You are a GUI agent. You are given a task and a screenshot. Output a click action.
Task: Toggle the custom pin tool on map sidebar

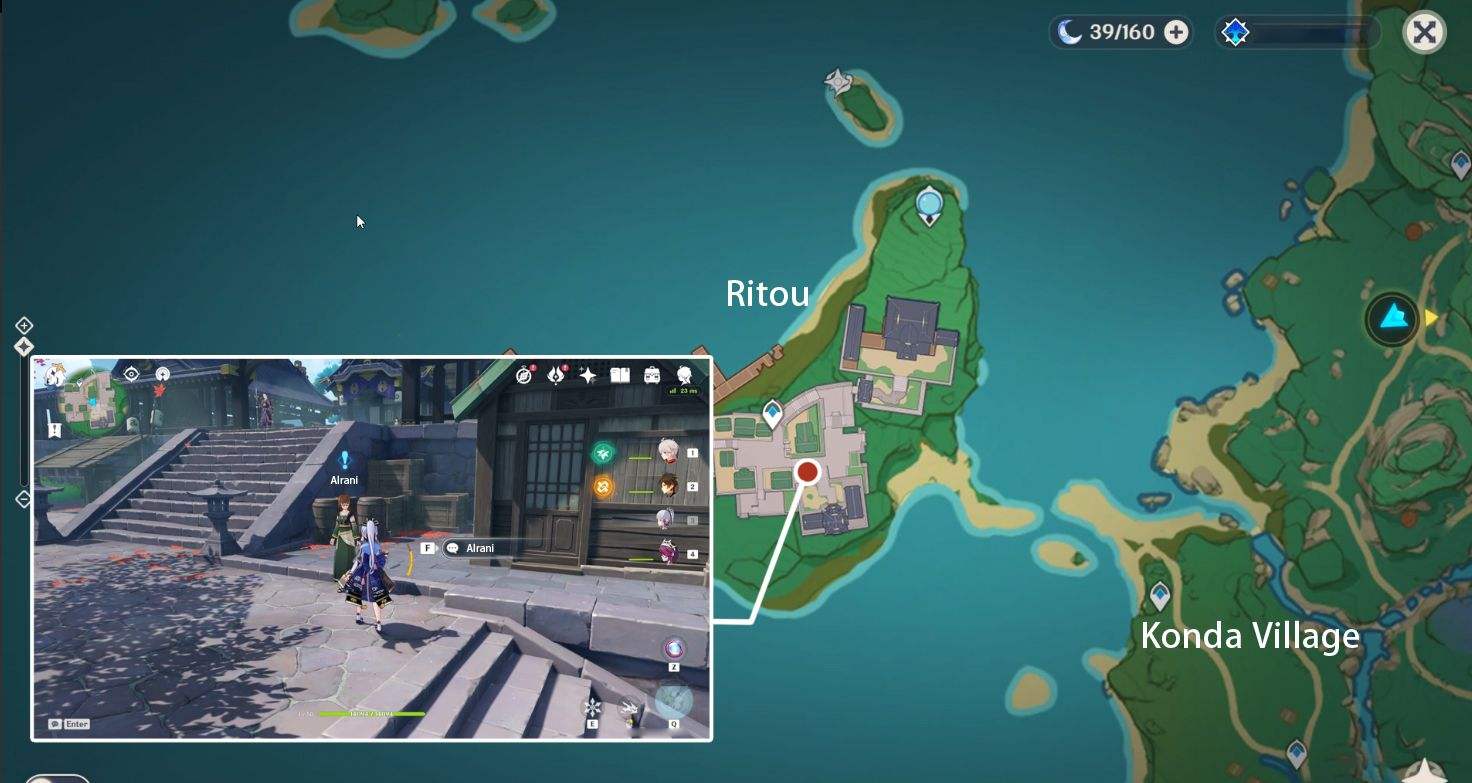click(24, 347)
